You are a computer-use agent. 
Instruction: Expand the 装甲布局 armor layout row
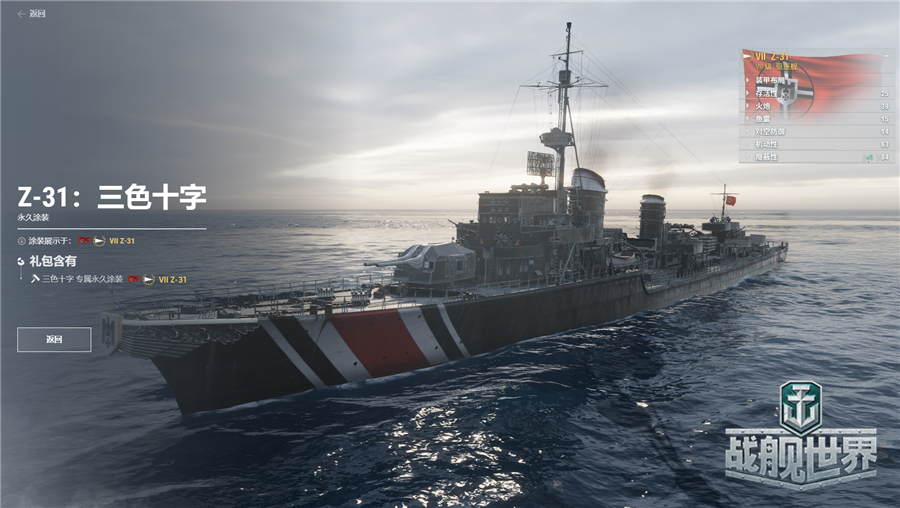[770, 80]
